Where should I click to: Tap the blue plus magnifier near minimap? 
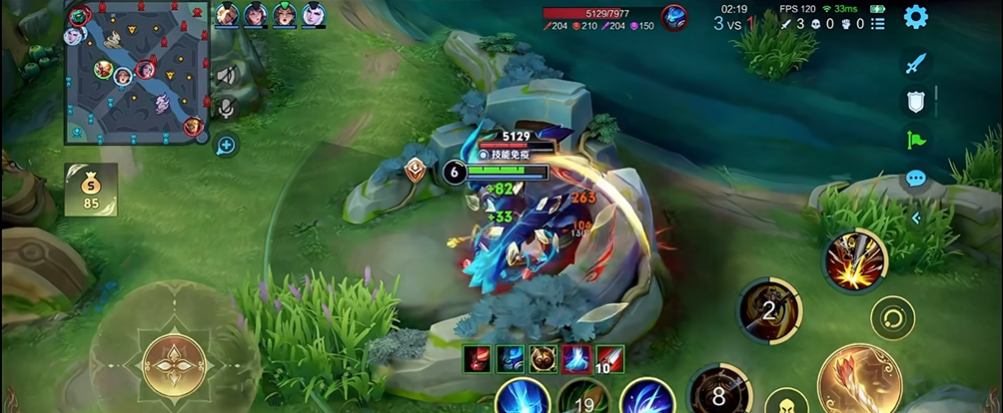point(226,145)
